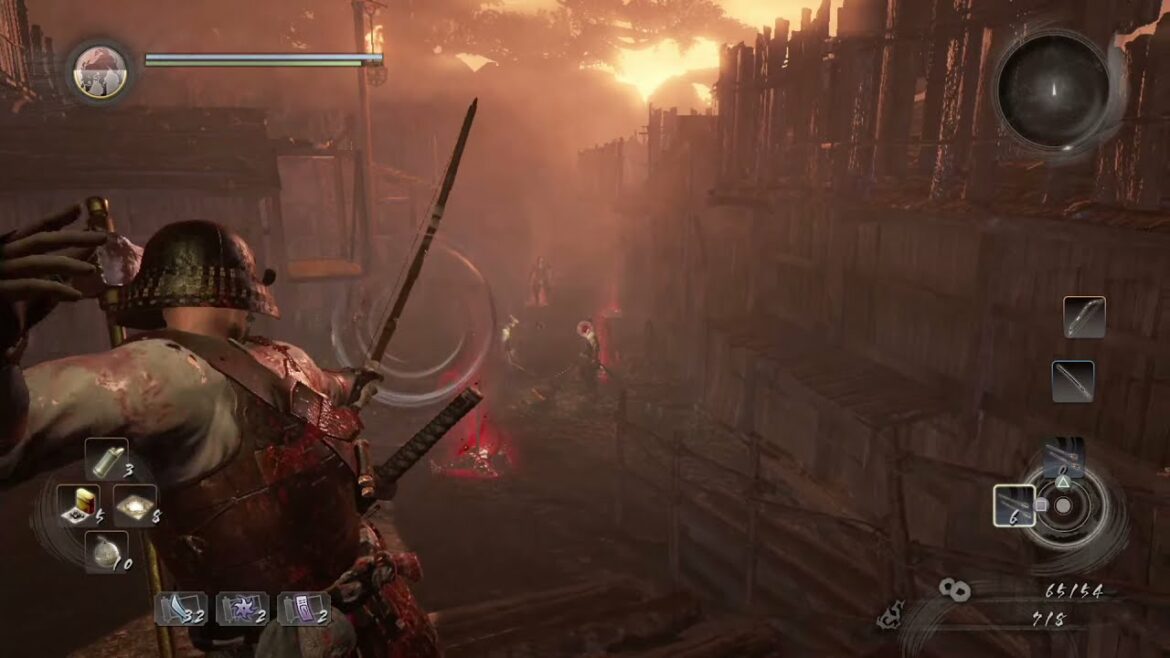Use the red and yellow box item
Screen dimensions: 1170x658
tap(76, 505)
